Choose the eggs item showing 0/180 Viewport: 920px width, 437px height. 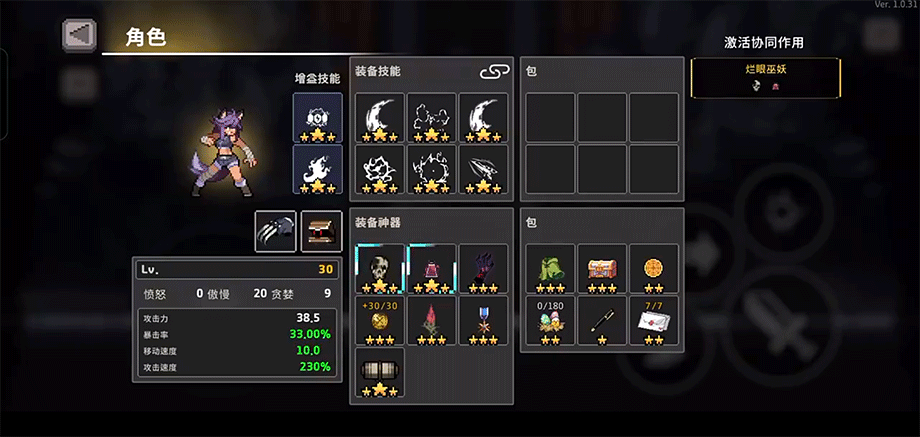[550, 320]
